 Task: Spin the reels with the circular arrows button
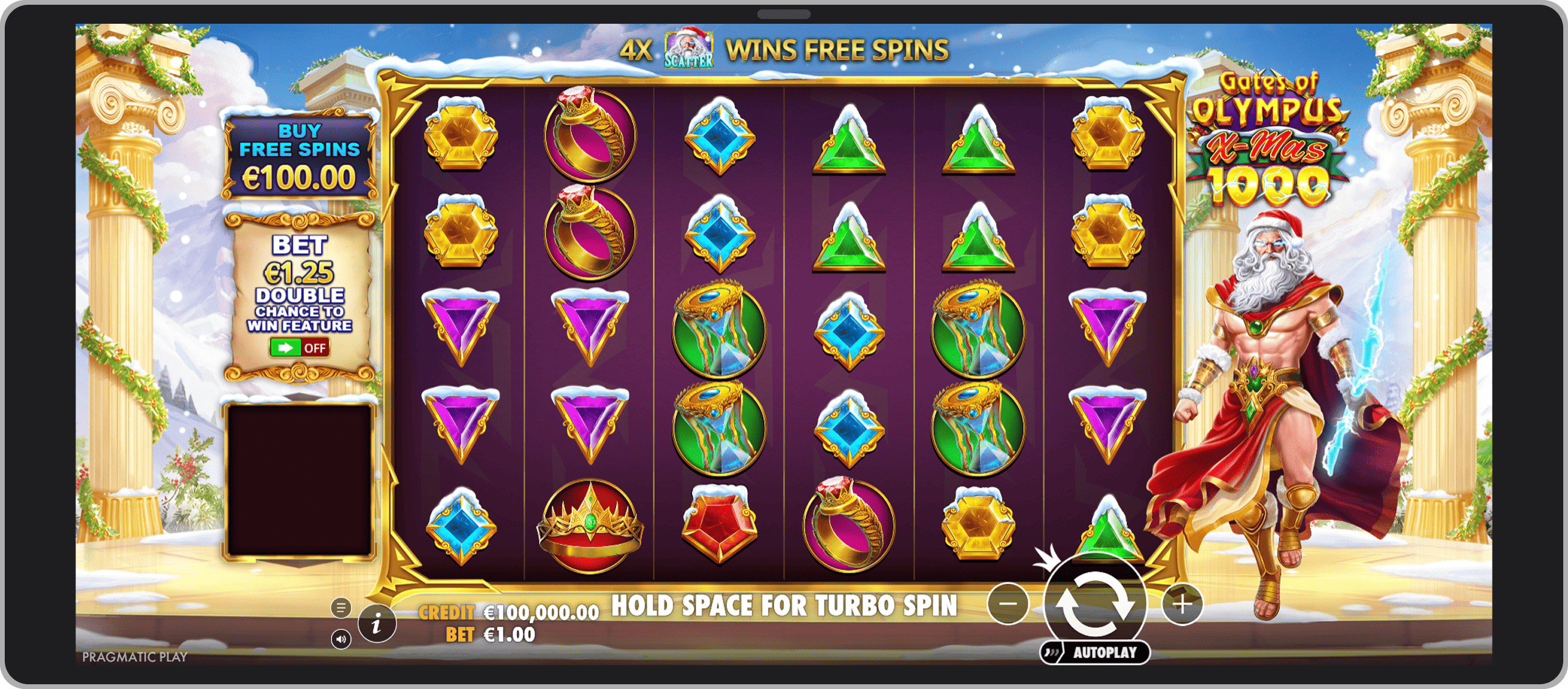point(1095,605)
